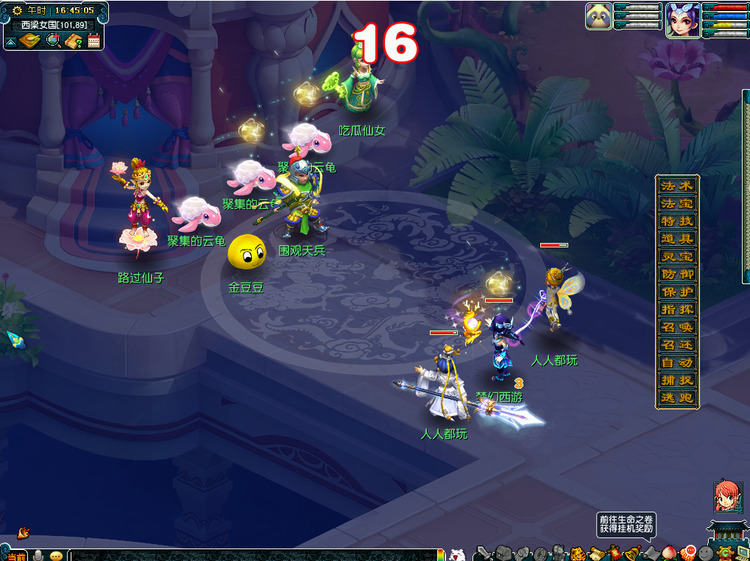Click the pet portrait beside player portrait

click(599, 17)
